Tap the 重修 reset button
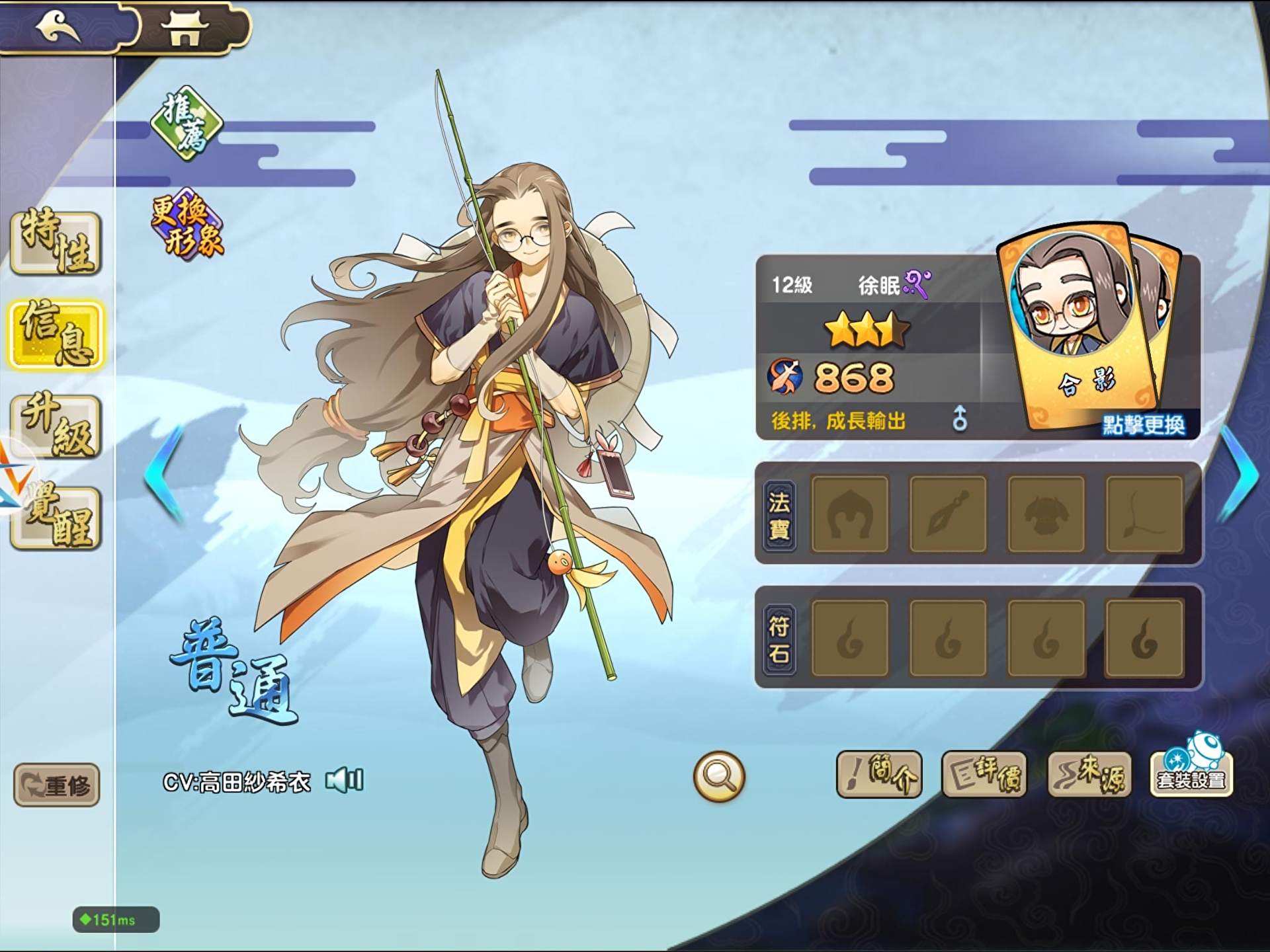1270x952 pixels. 57,785
